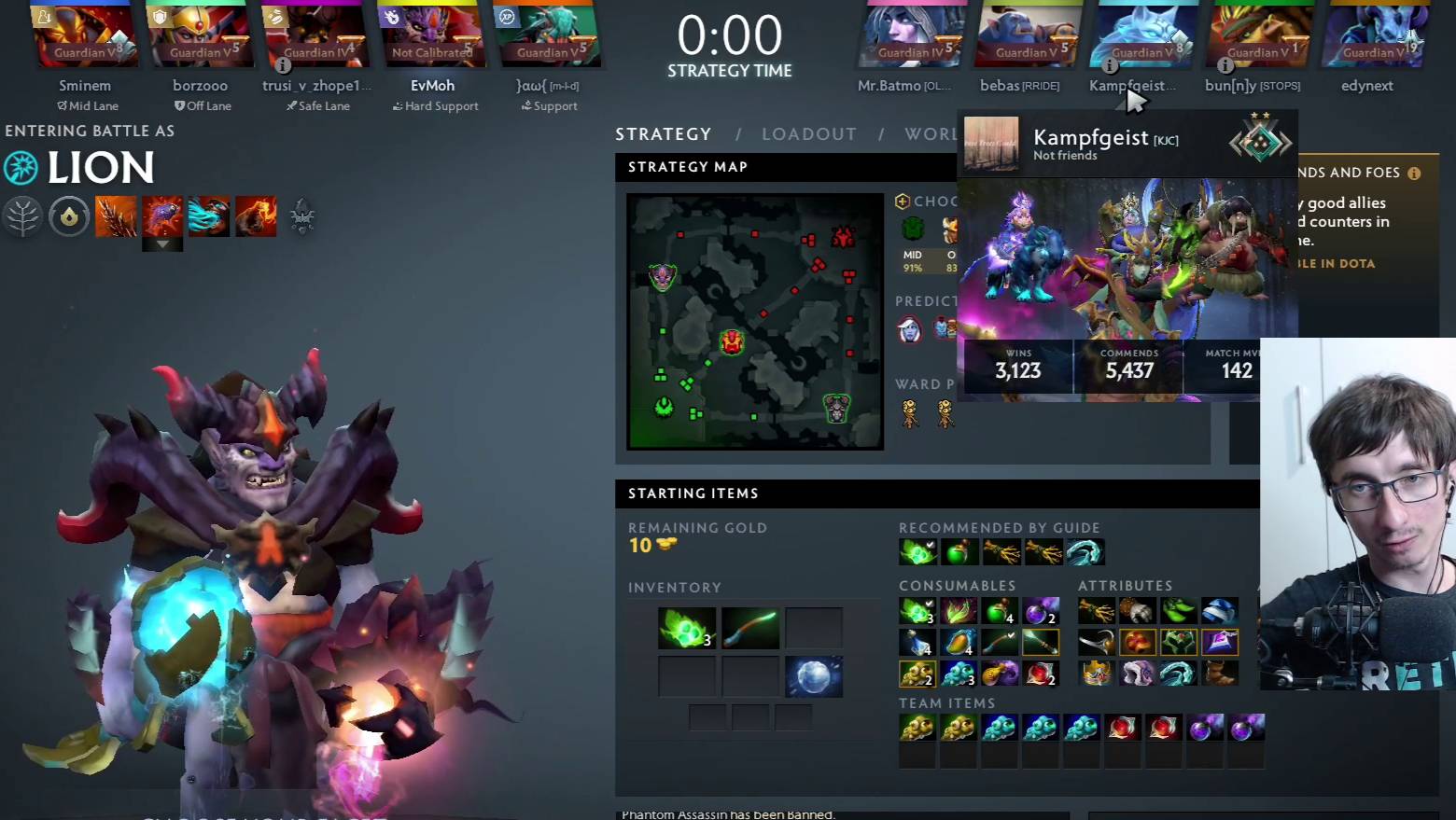
Task: Open the info expander beside trusi_v_zhope1's name
Action: [x=283, y=65]
